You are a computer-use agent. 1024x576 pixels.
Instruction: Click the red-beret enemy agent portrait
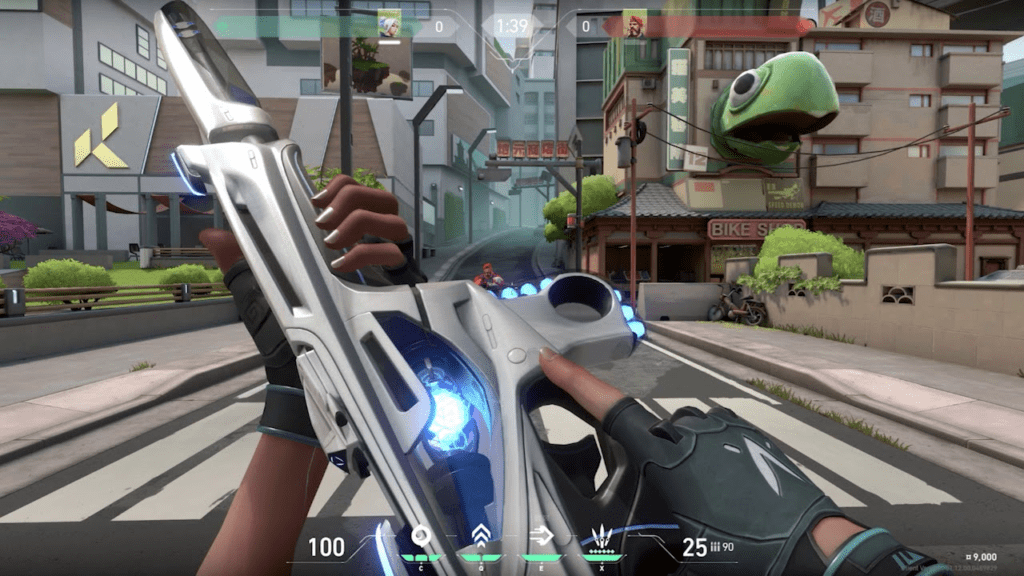[635, 24]
